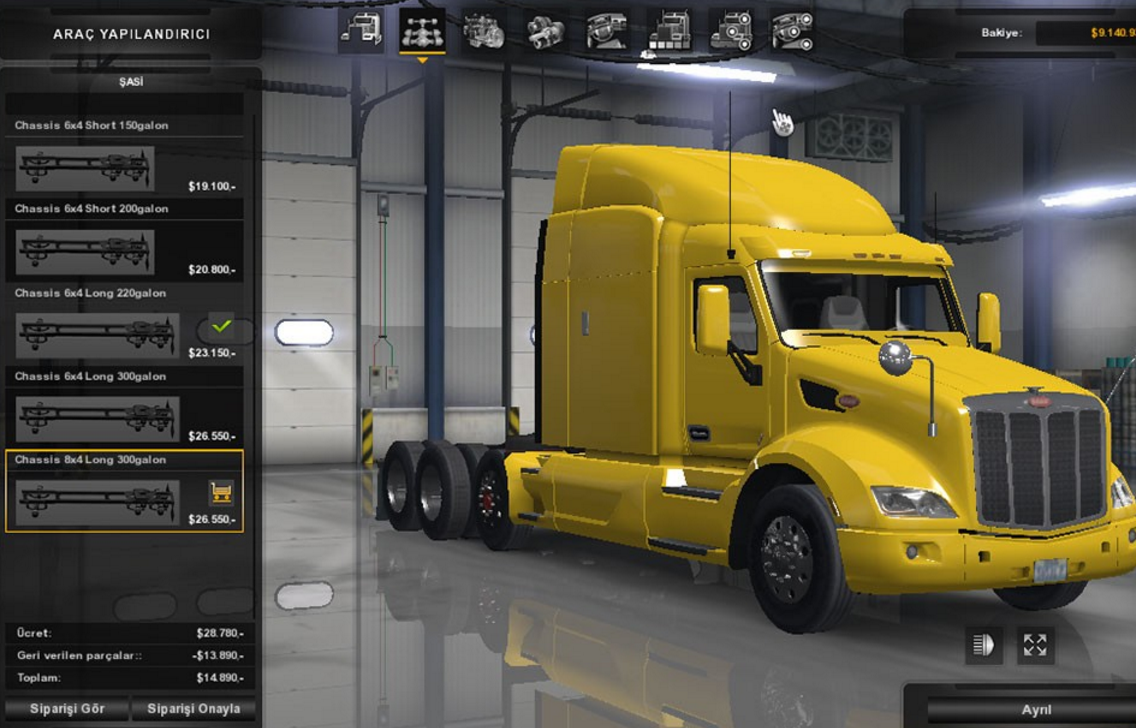Screen dimensions: 1136x728
Task: Open the truck paint job tab
Action: click(669, 31)
